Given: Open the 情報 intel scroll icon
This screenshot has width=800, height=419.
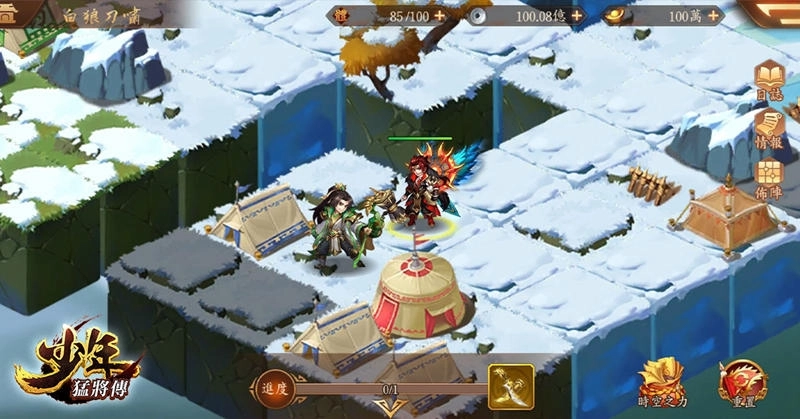Looking at the screenshot, I should pyautogui.click(x=771, y=128).
